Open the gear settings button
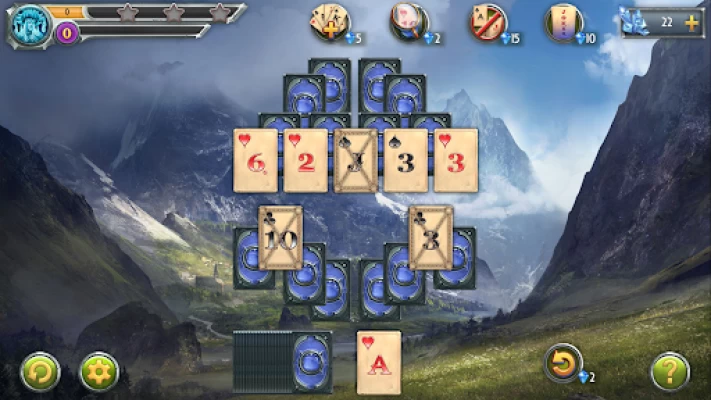 pyautogui.click(x=99, y=371)
